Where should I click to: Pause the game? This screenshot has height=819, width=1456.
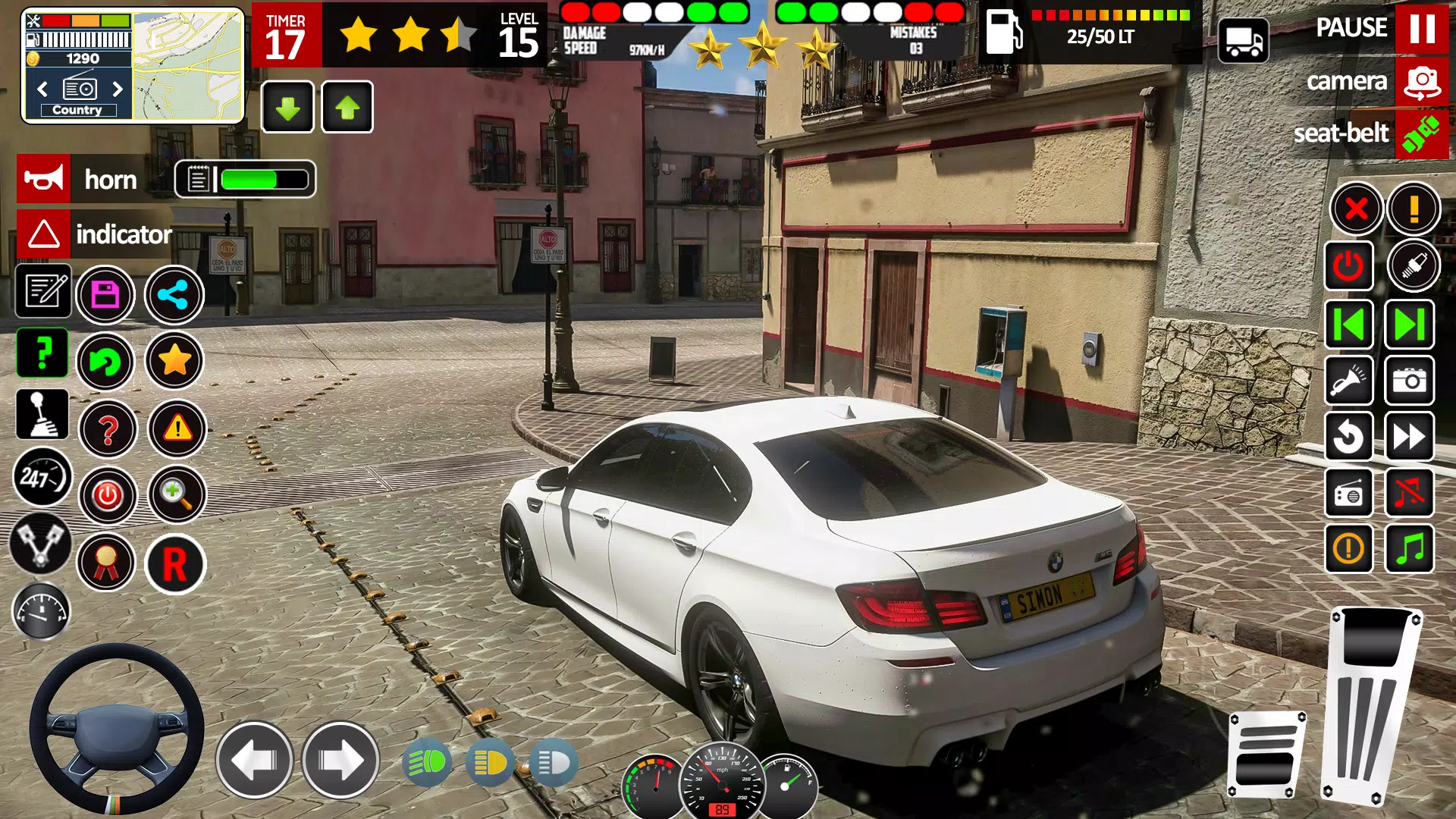click(1421, 28)
